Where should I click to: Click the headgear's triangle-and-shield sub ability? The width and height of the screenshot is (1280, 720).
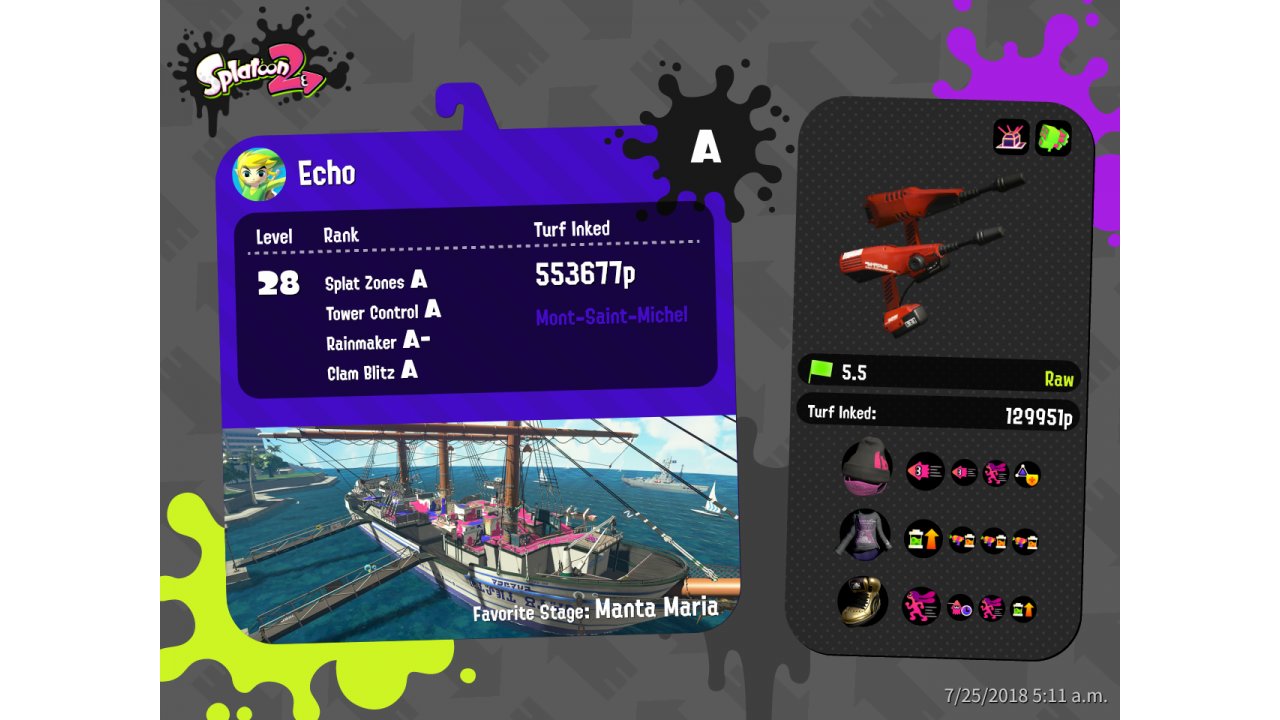click(1027, 474)
